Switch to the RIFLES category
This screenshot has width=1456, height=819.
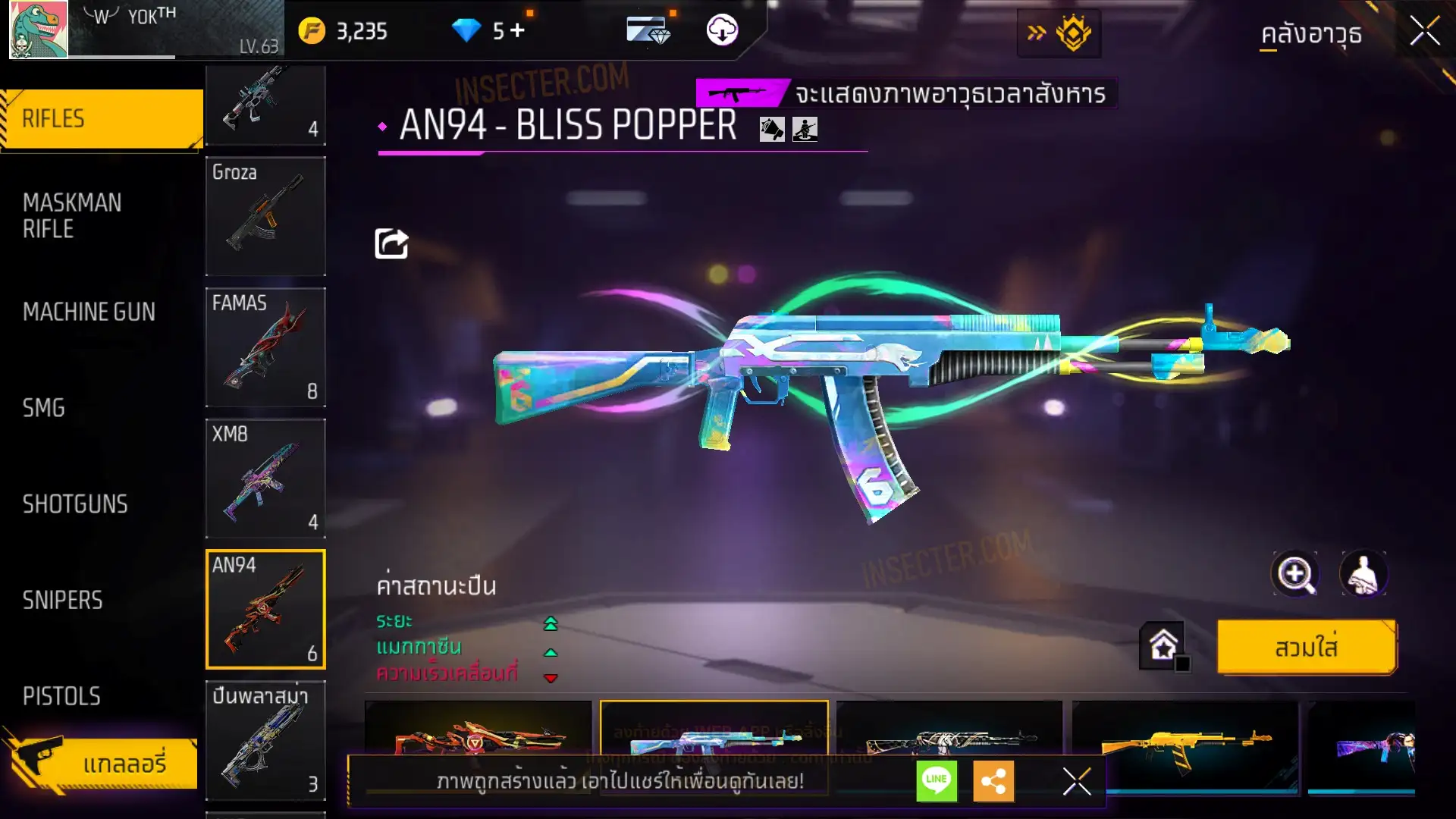(x=102, y=119)
